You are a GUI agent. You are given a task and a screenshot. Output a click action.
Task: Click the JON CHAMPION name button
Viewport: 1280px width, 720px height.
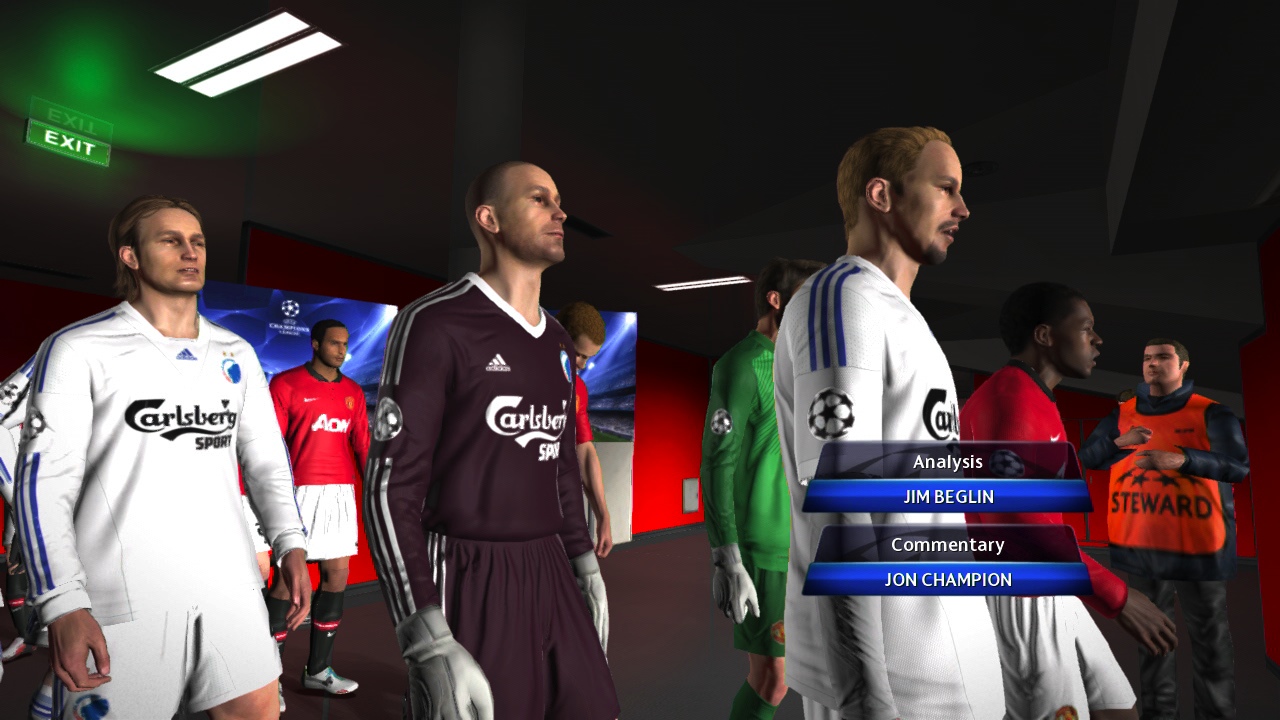(948, 578)
